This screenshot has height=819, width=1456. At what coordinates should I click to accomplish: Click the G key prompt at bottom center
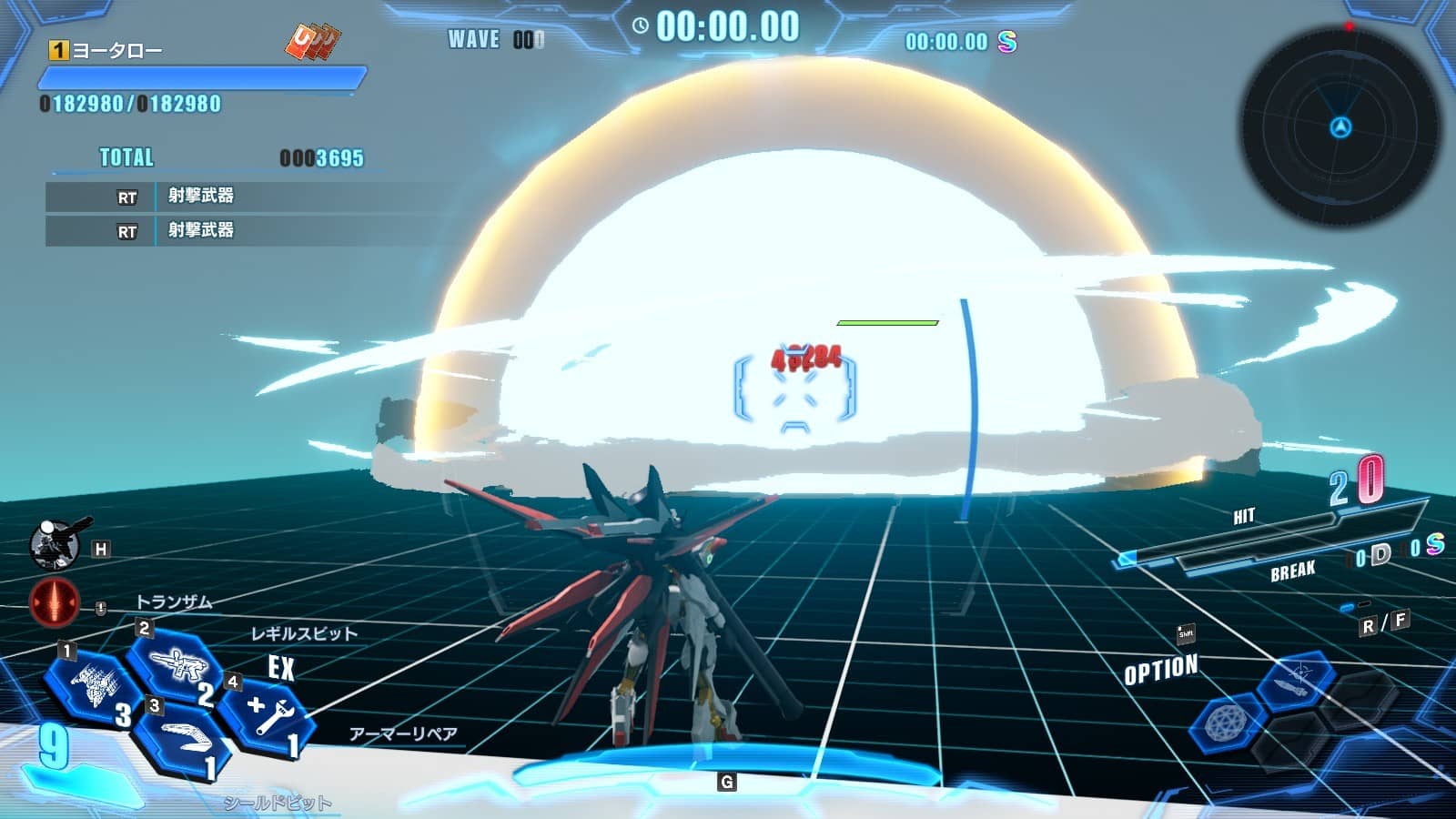pos(728,780)
